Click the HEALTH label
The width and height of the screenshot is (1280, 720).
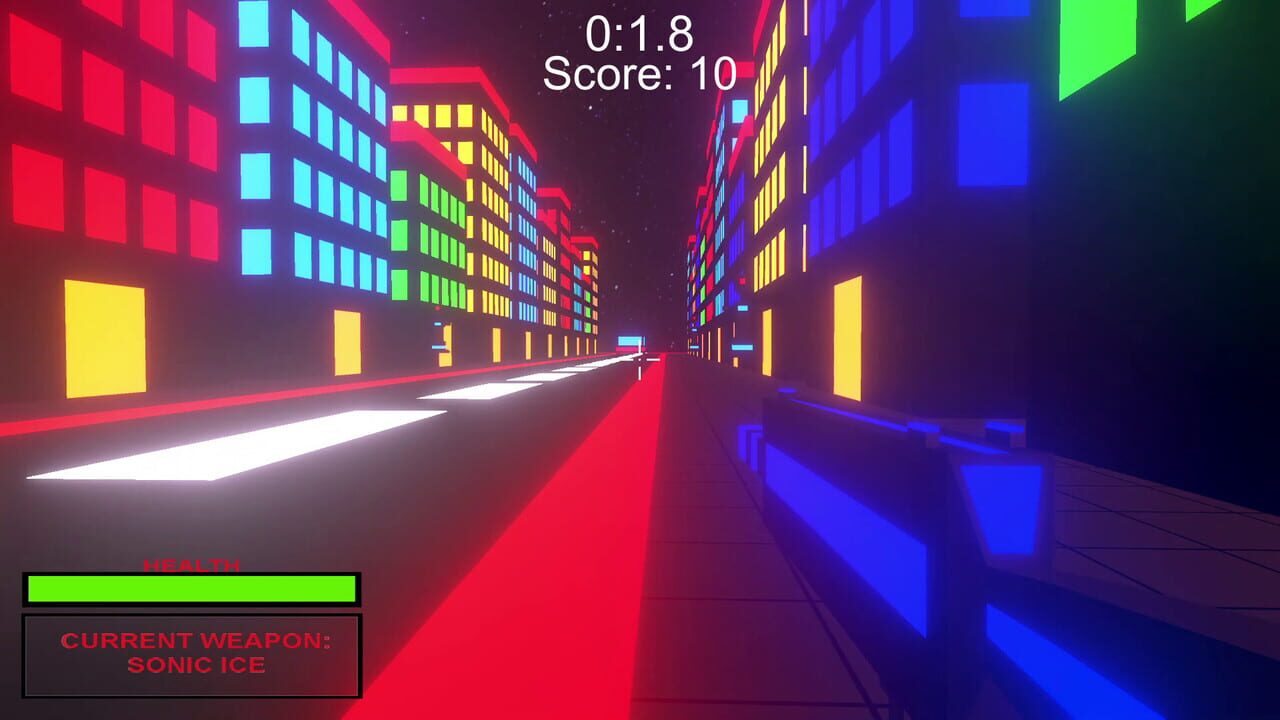pyautogui.click(x=191, y=562)
